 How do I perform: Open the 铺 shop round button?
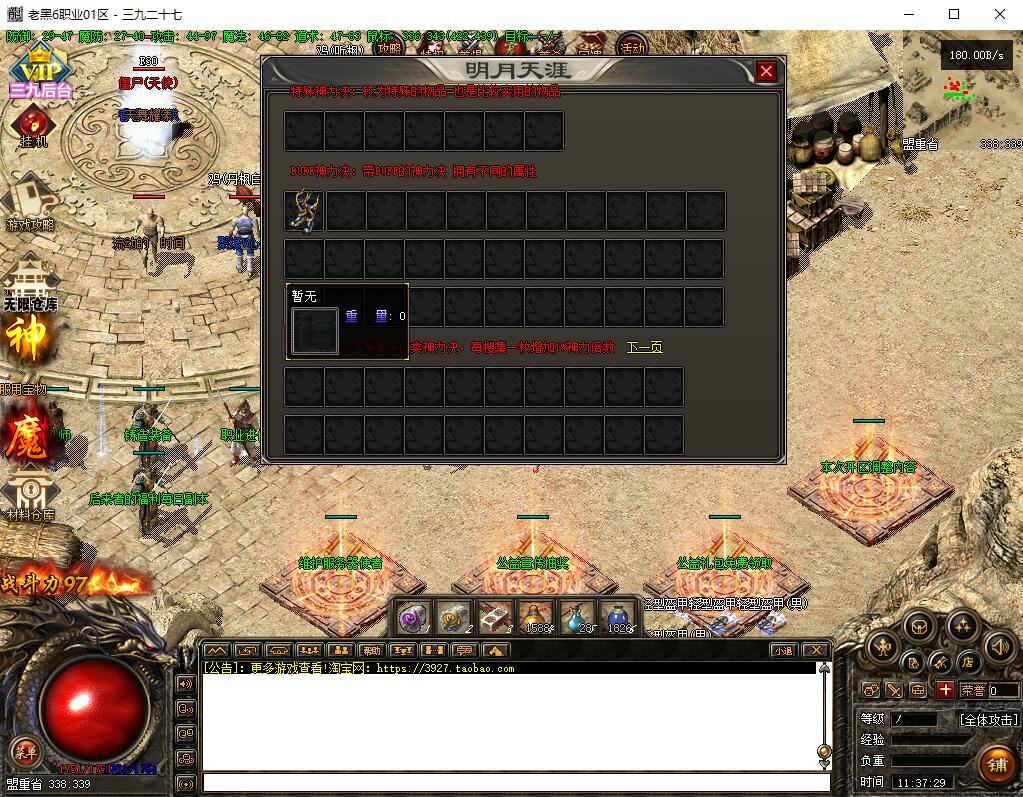coord(996,765)
